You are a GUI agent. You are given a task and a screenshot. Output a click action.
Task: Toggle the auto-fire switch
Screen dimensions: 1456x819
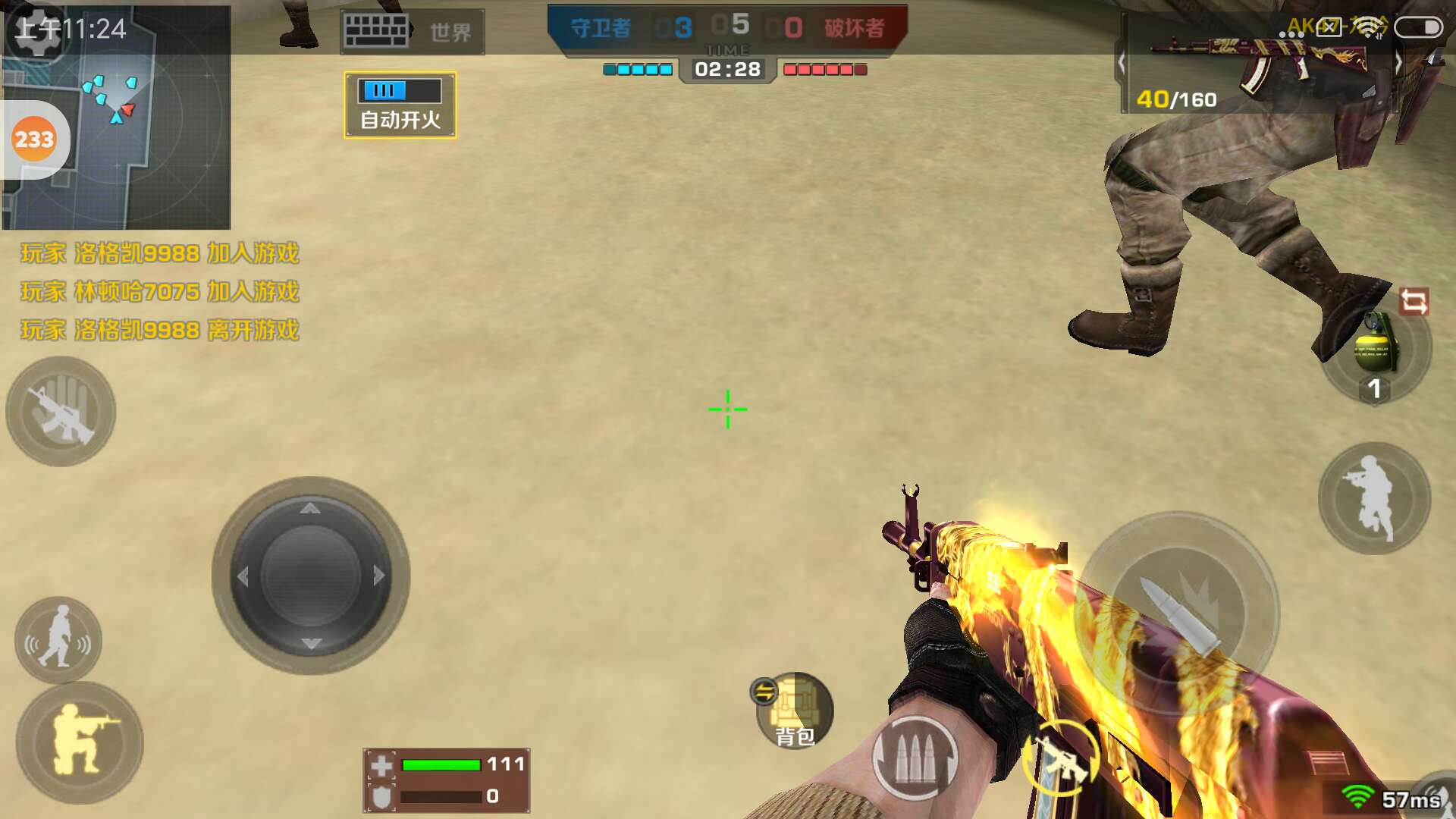tap(400, 105)
